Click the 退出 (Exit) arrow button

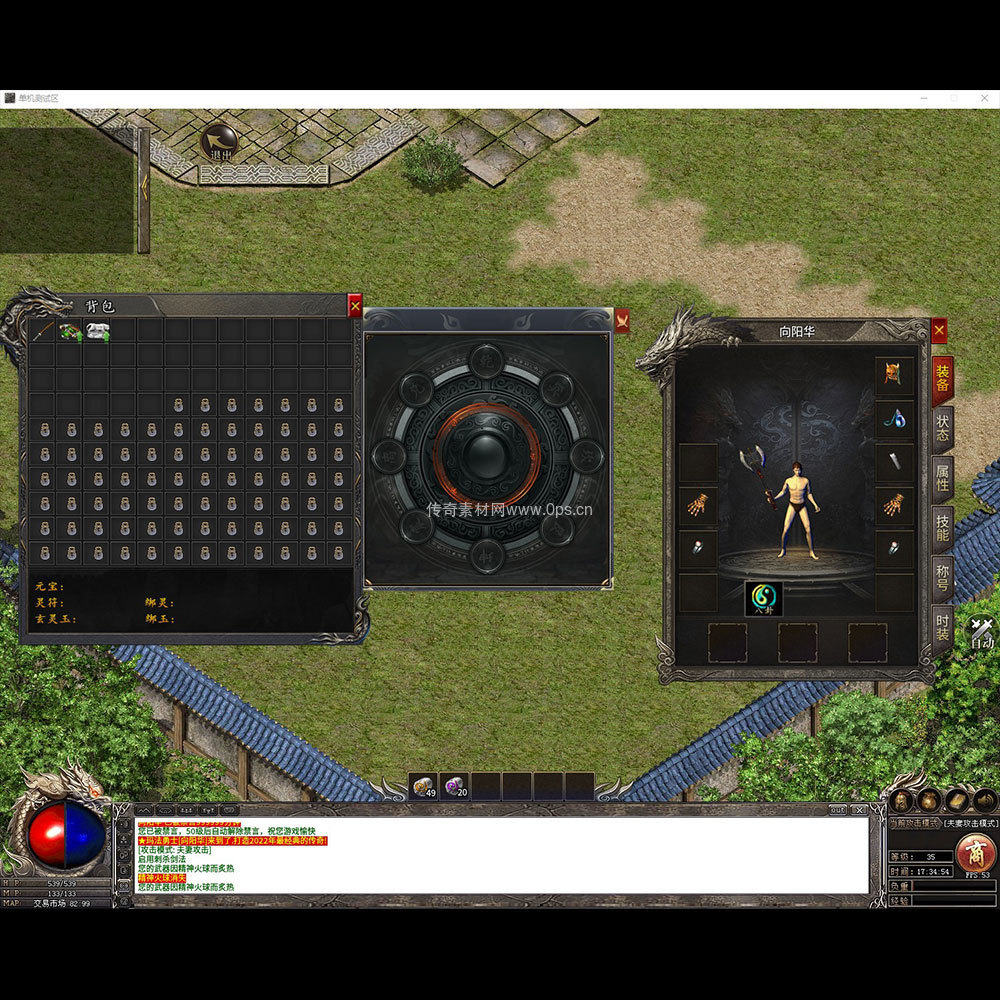click(x=218, y=142)
